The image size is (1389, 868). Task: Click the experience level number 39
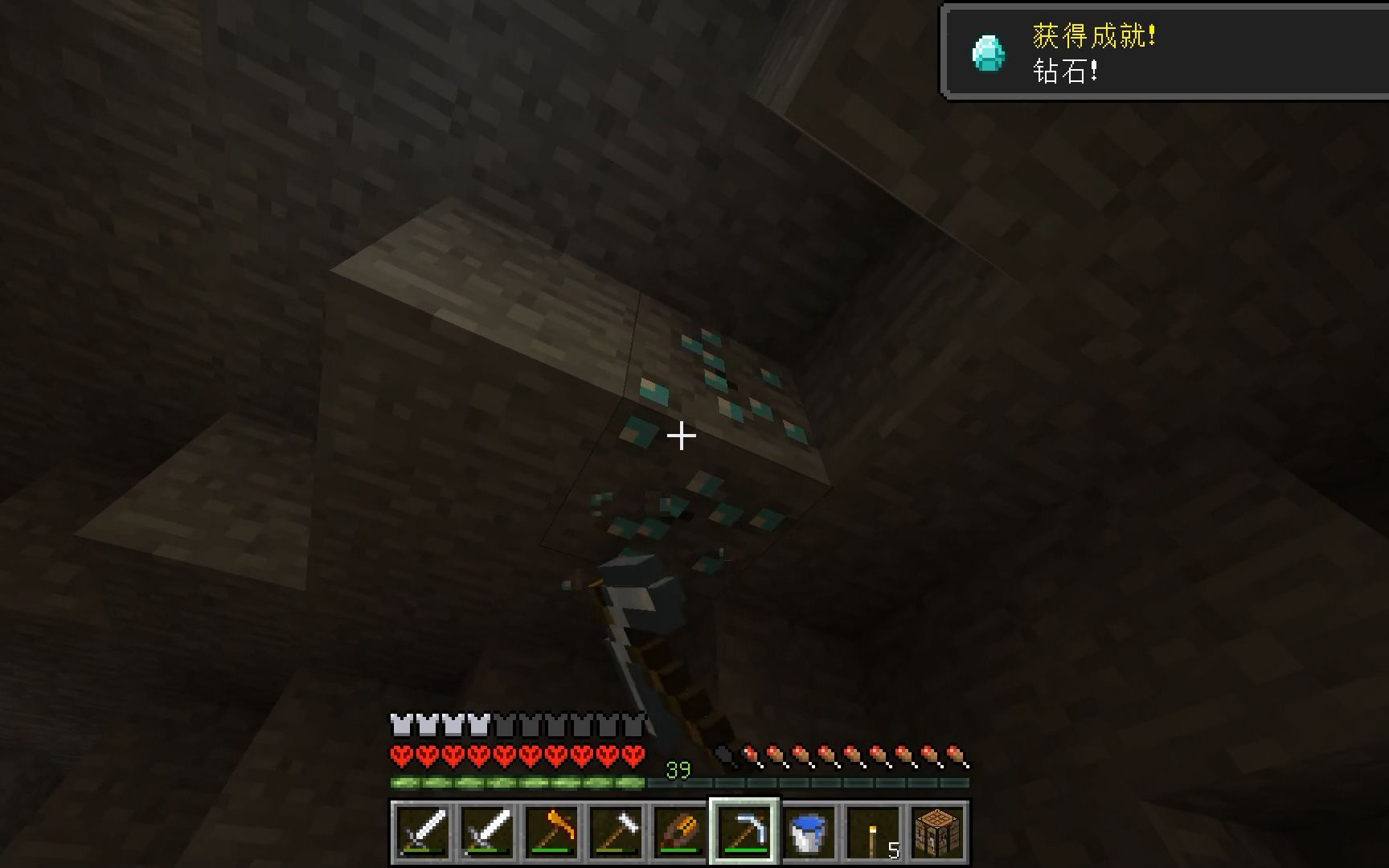point(679,769)
